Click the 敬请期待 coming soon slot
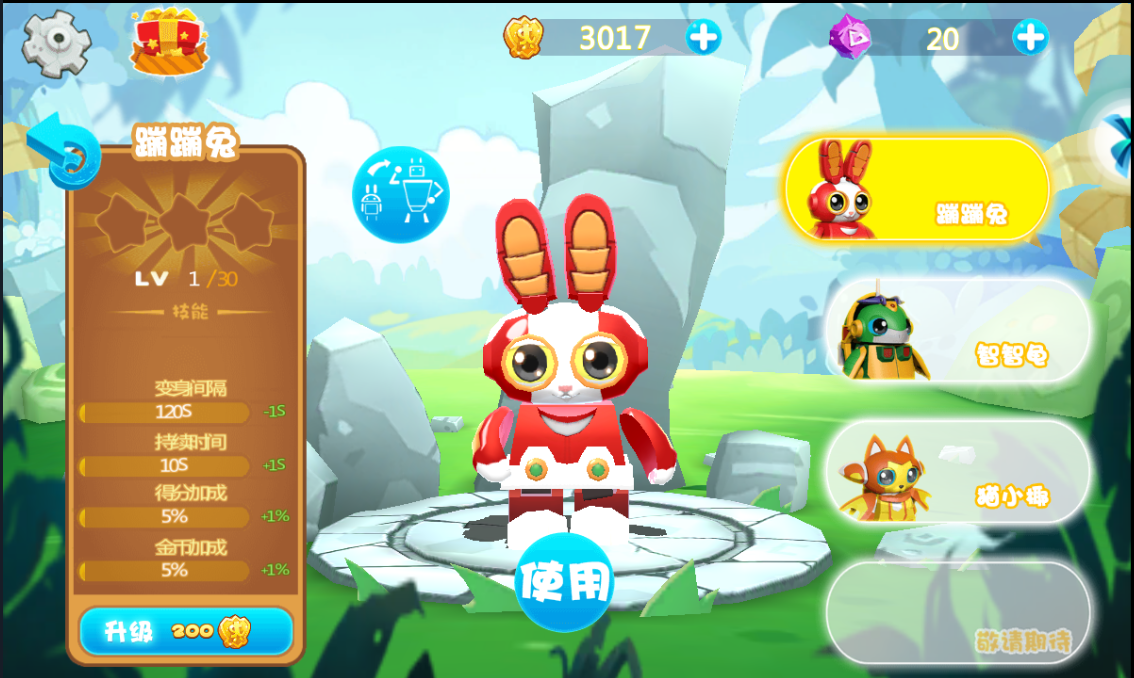 (x=957, y=613)
